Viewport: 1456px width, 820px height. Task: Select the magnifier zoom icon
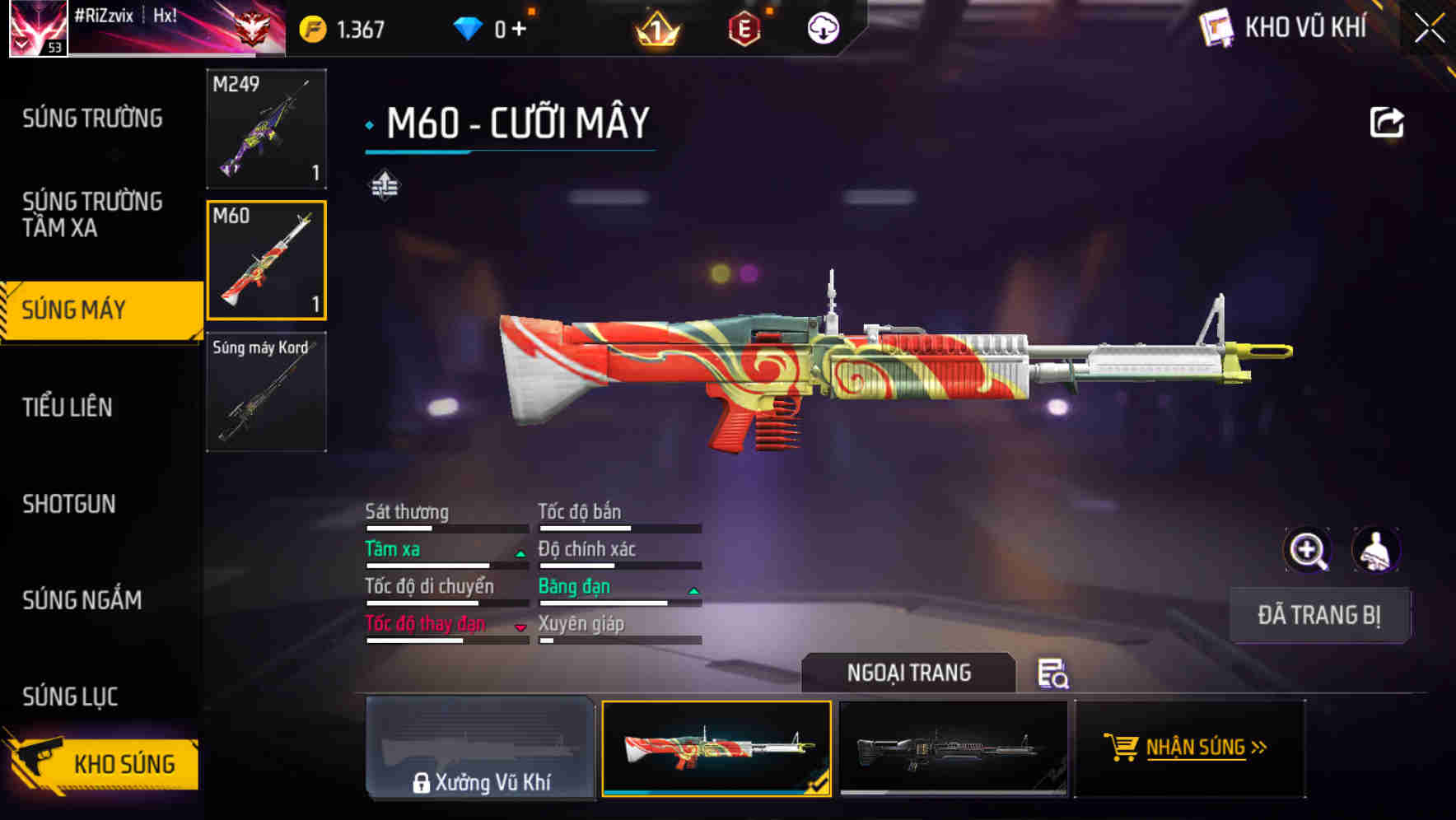click(x=1308, y=549)
